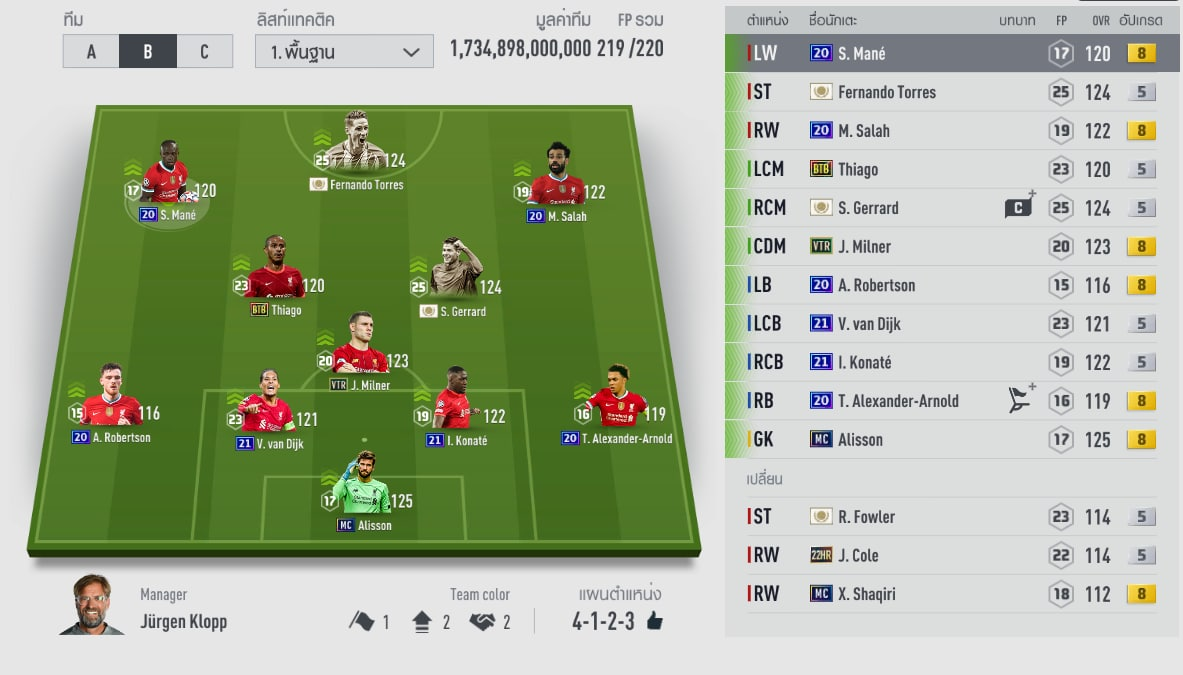
Task: Click the 4-1-2-3 formation thumbs-up icon
Action: pos(655,622)
